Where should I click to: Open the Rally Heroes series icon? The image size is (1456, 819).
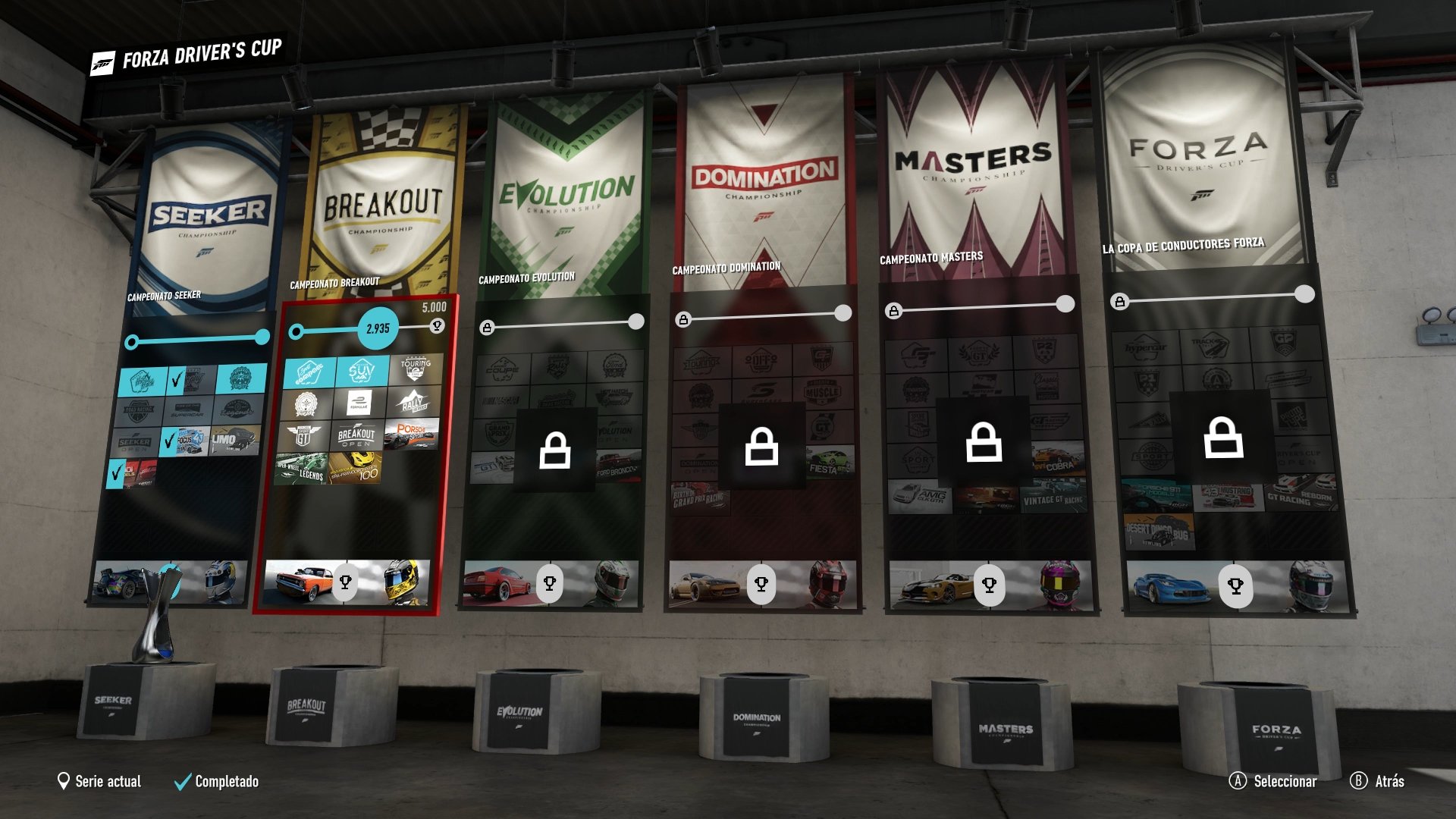tap(414, 403)
